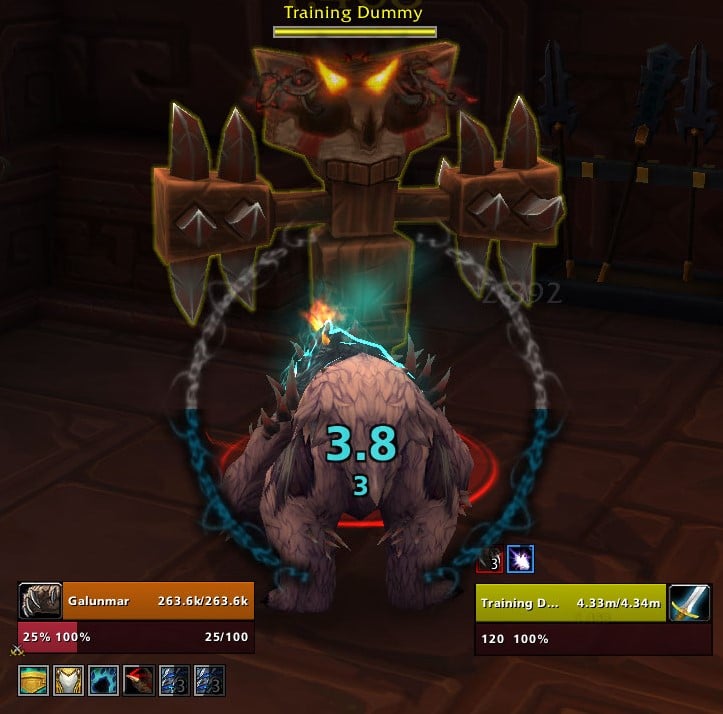Screen dimensions: 723x714
Task: Select the golden chest buff icon
Action: 33,681
